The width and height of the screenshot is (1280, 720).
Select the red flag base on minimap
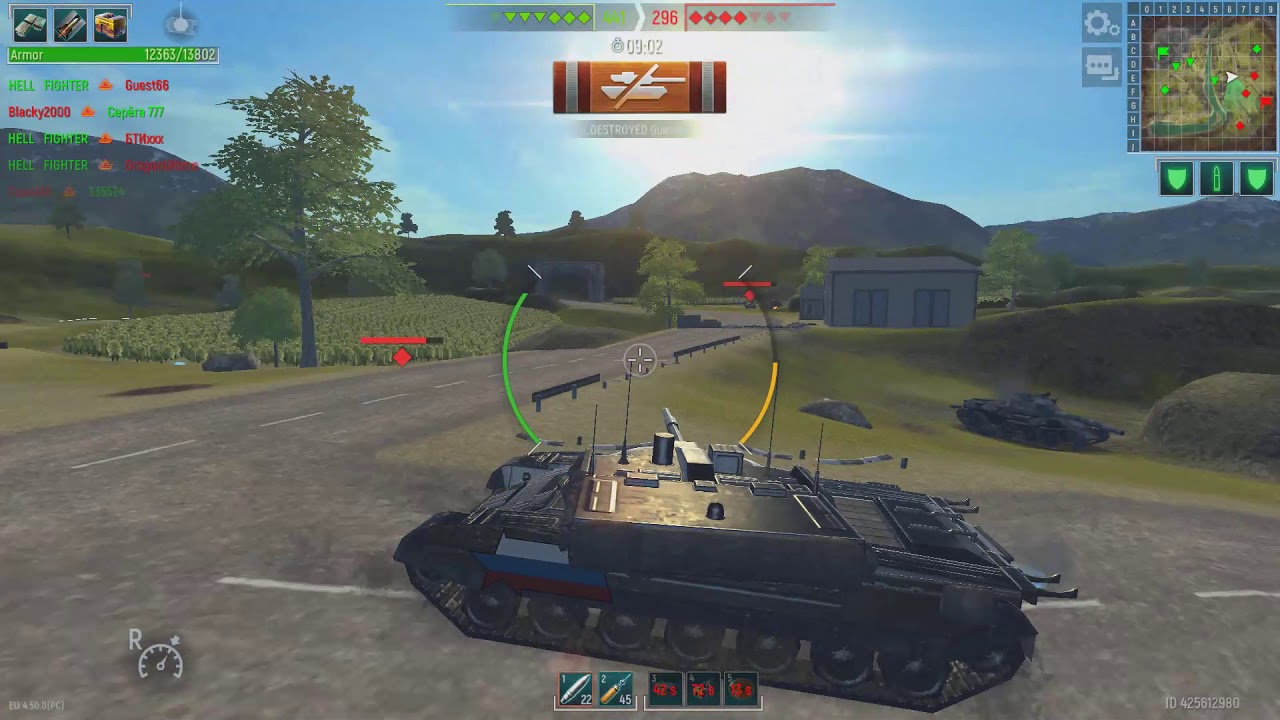click(x=1265, y=100)
